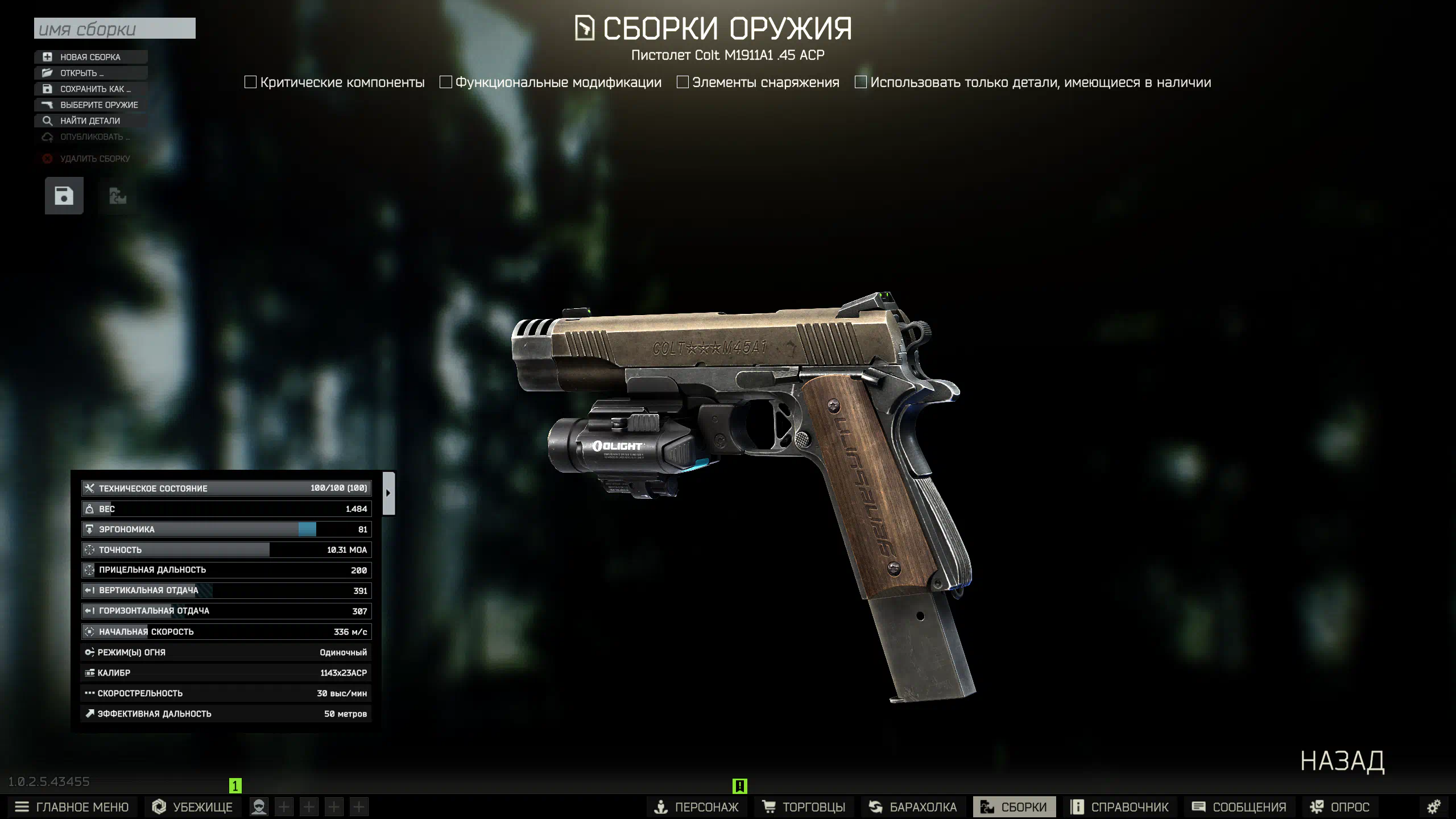The image size is (1456, 819).
Task: Click Найти детали to find parts
Action: (x=90, y=121)
